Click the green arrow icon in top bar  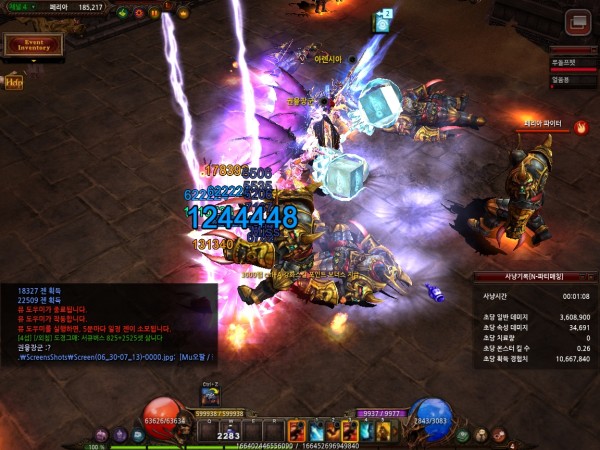click(x=121, y=14)
